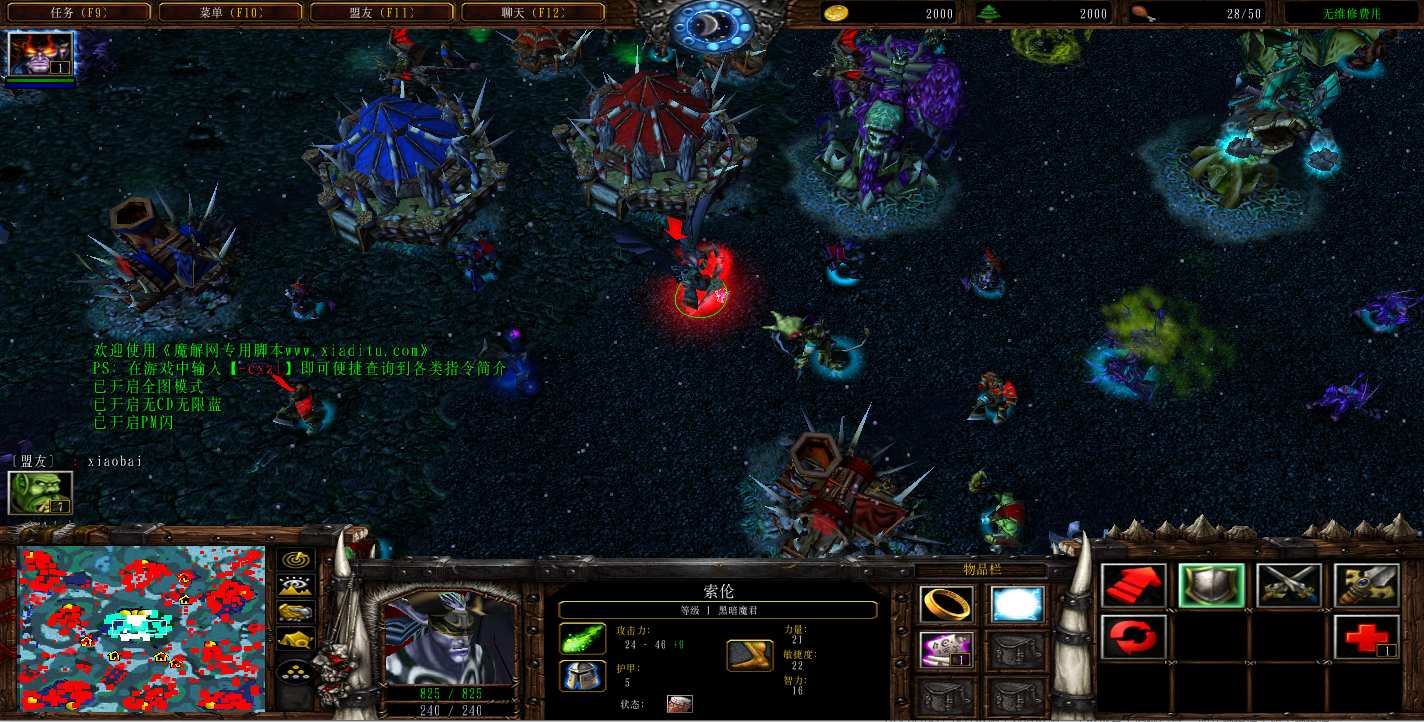Select the crossed swords command
Image resolution: width=1424 pixels, height=722 pixels.
tap(1289, 586)
